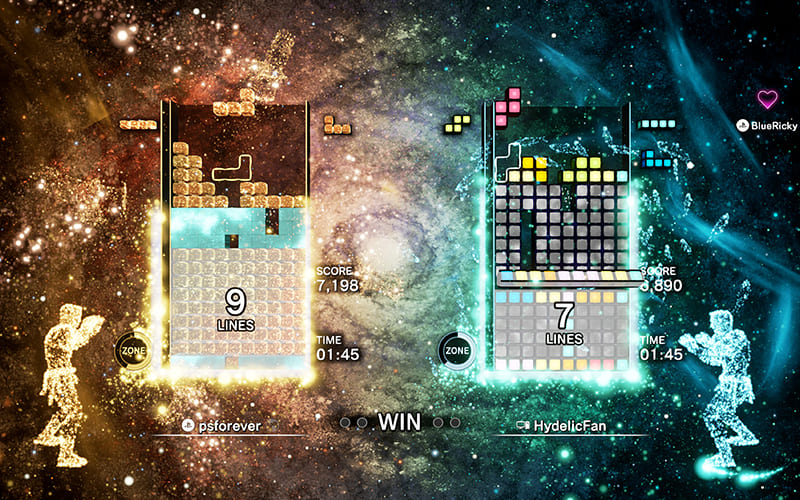Activate the ZONE meter beside psforever's board
800x500 pixels.
(x=133, y=351)
